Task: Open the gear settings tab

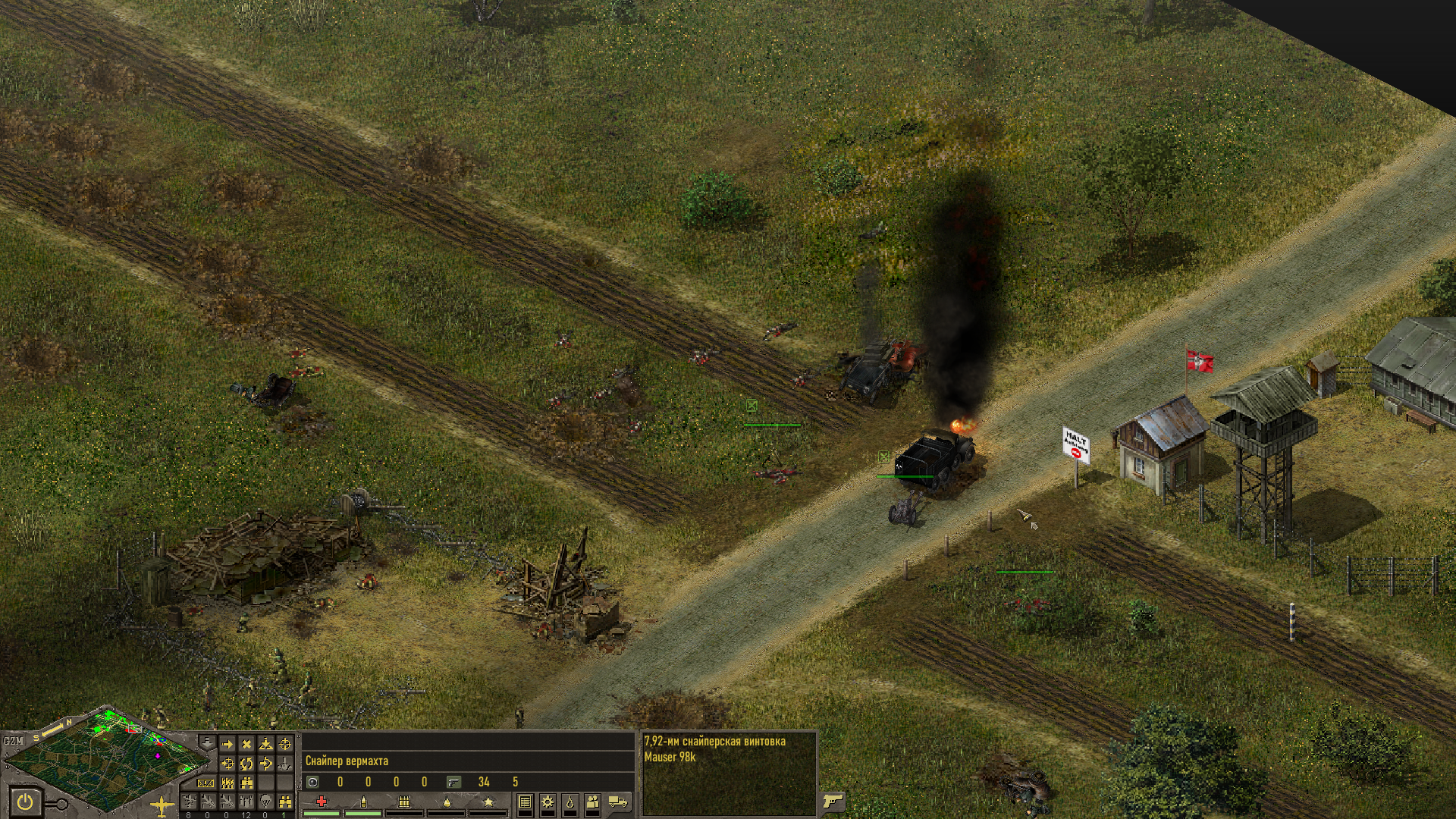Action: (548, 802)
